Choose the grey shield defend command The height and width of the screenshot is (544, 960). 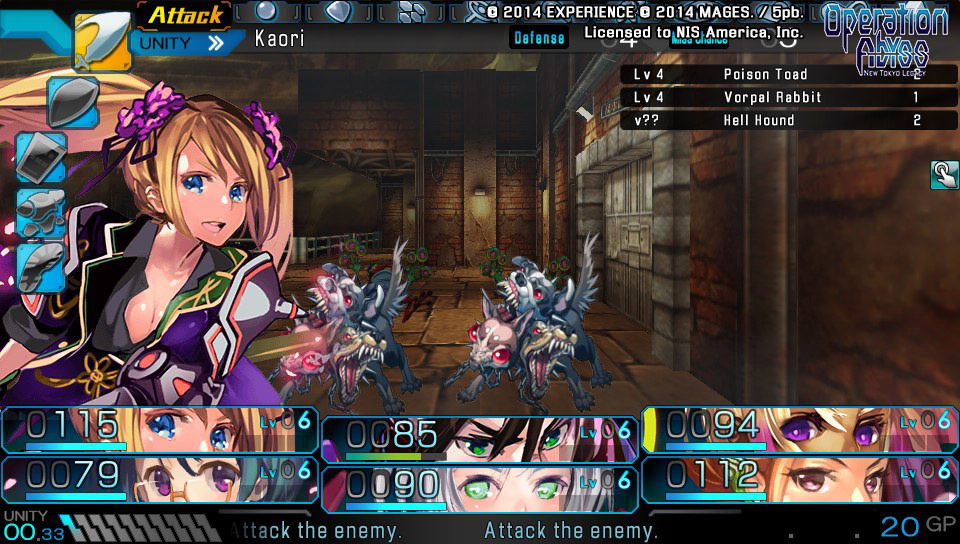click(72, 101)
